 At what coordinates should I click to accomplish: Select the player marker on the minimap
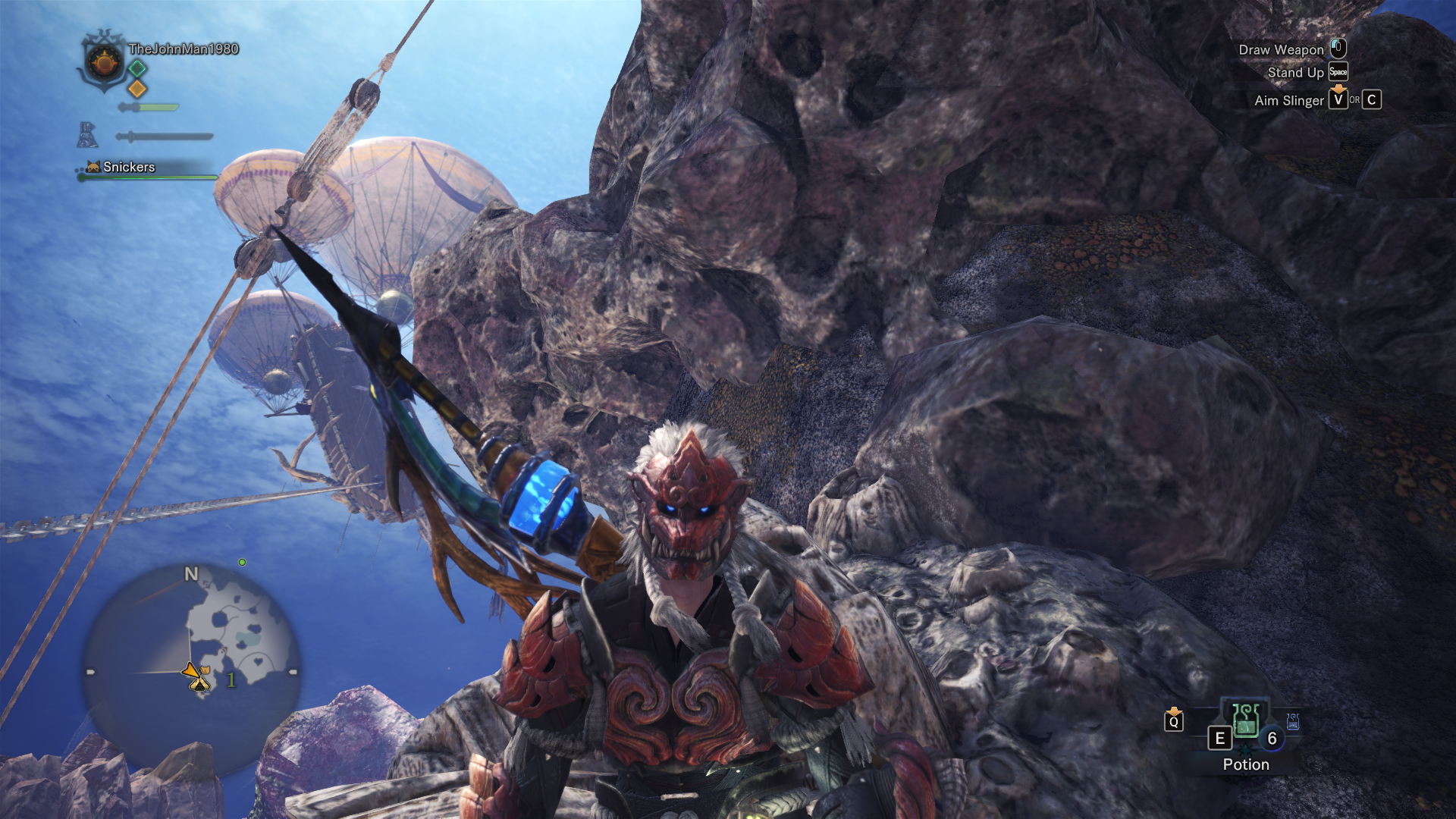pos(198,677)
